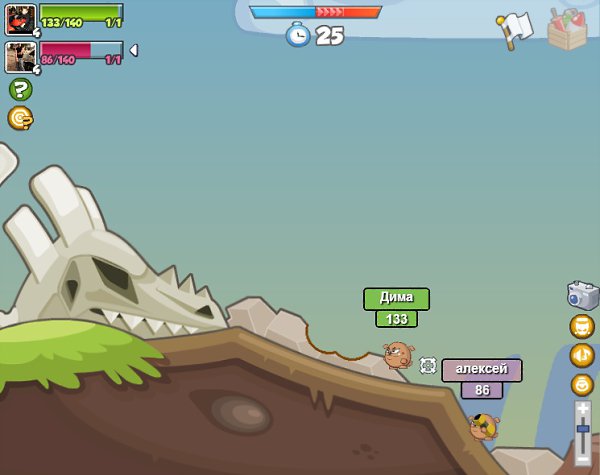Take a screenshot with the camera icon
600x475 pixels.
coord(582,295)
